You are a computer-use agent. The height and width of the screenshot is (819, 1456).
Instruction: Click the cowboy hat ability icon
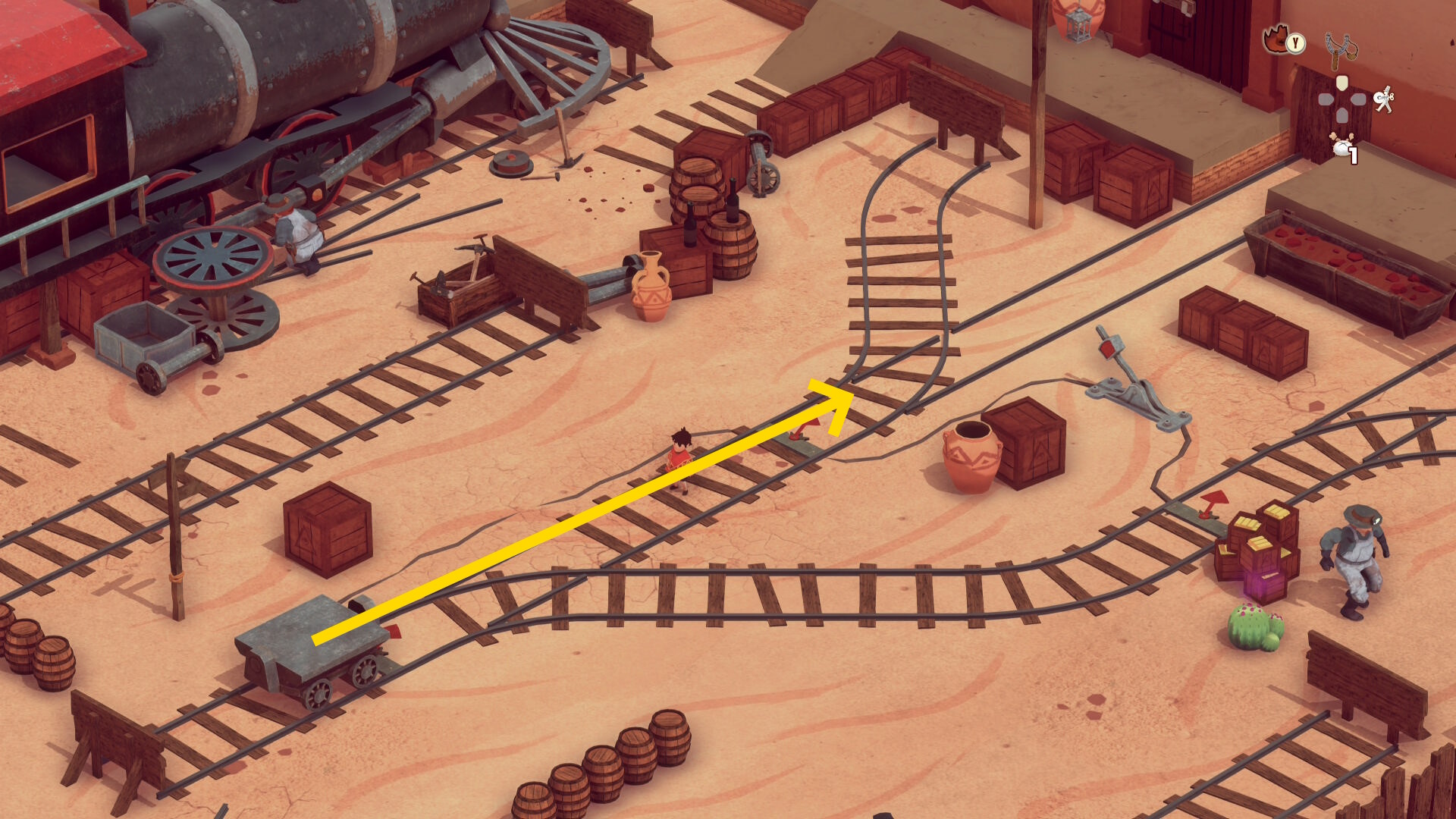pyautogui.click(x=1279, y=39)
